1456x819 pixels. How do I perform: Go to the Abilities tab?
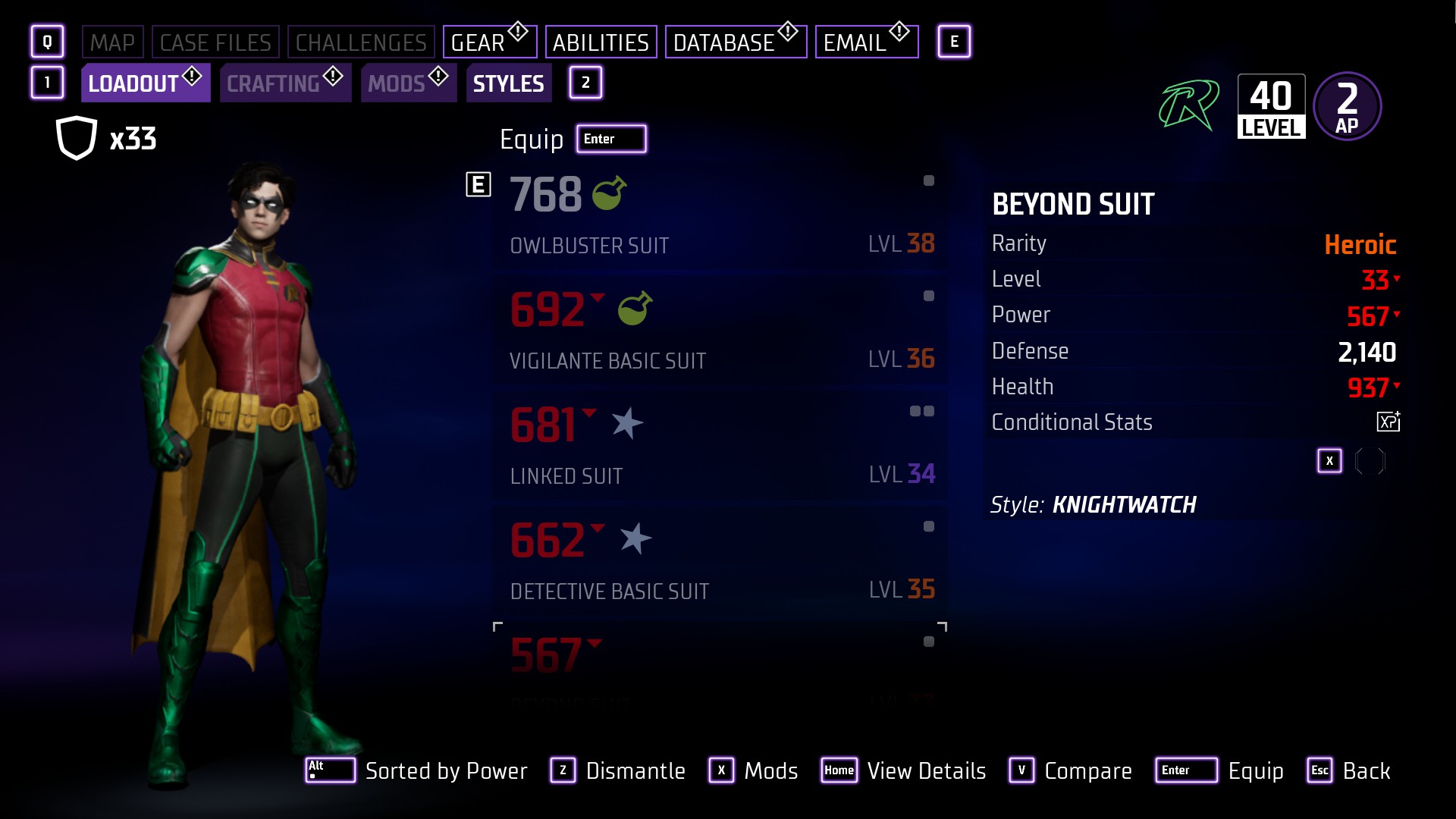click(601, 42)
